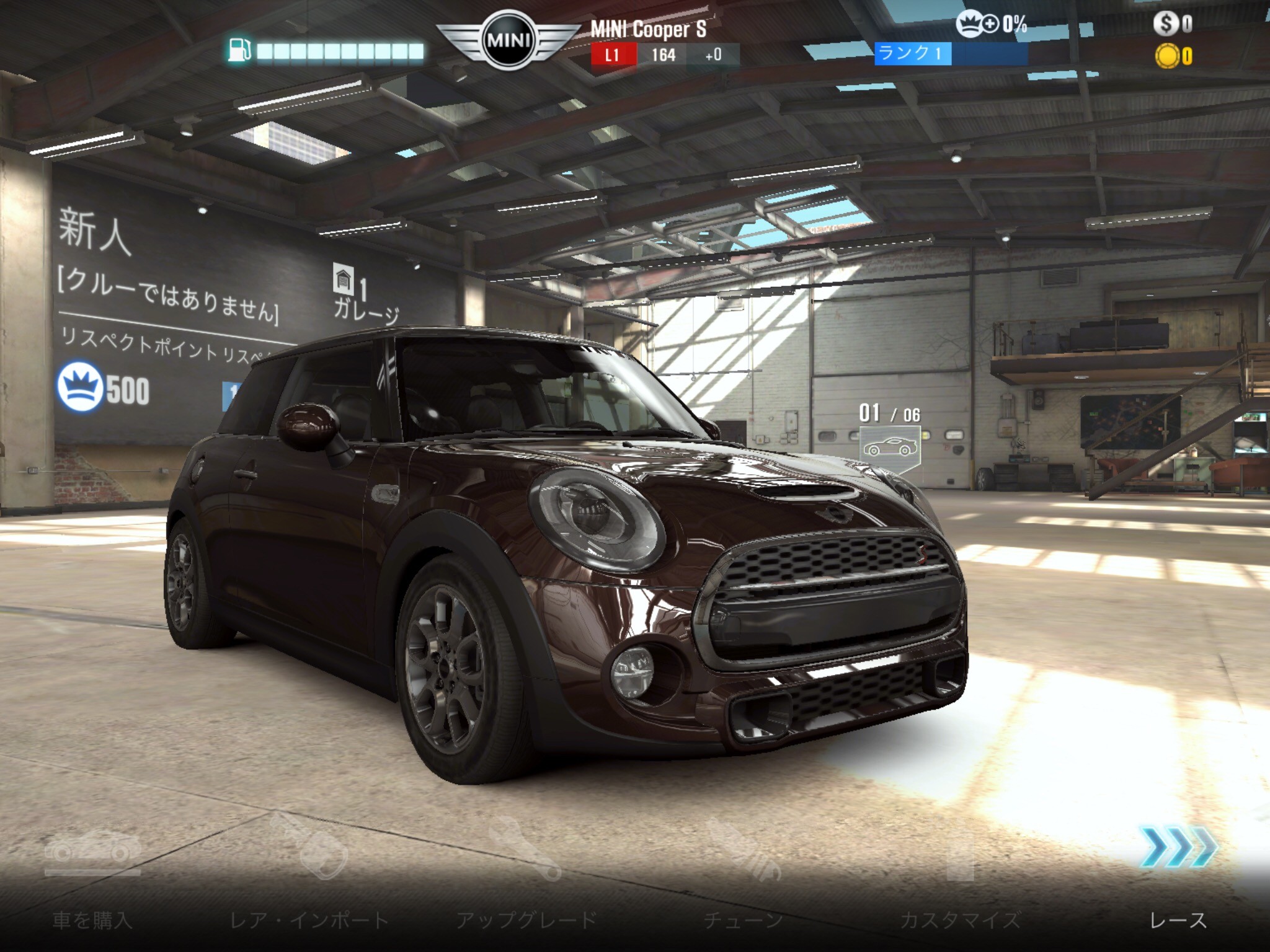This screenshot has width=1270, height=952.
Task: Tap the fuel pump icon
Action: pos(239,50)
